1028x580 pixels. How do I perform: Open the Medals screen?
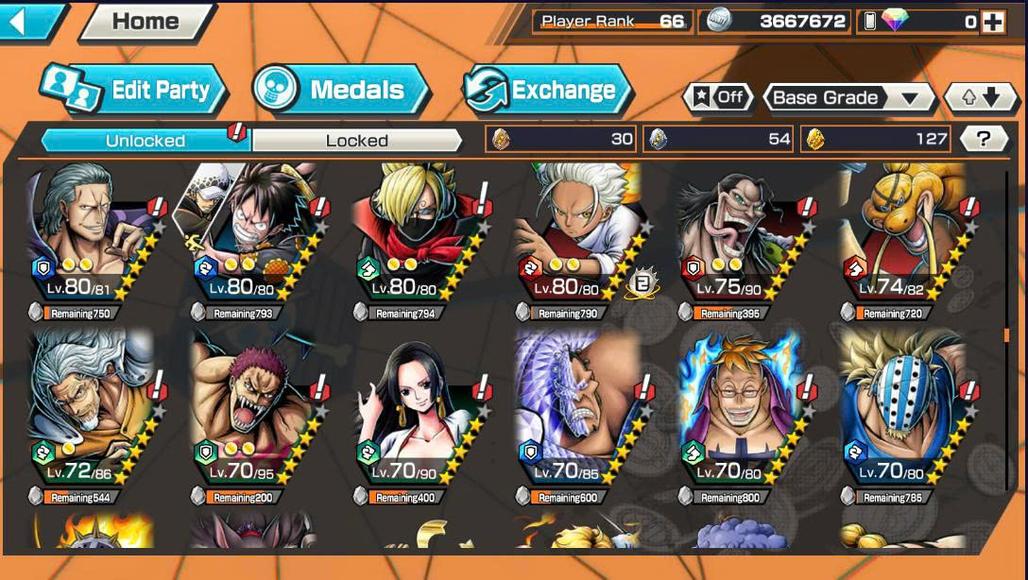coord(340,90)
